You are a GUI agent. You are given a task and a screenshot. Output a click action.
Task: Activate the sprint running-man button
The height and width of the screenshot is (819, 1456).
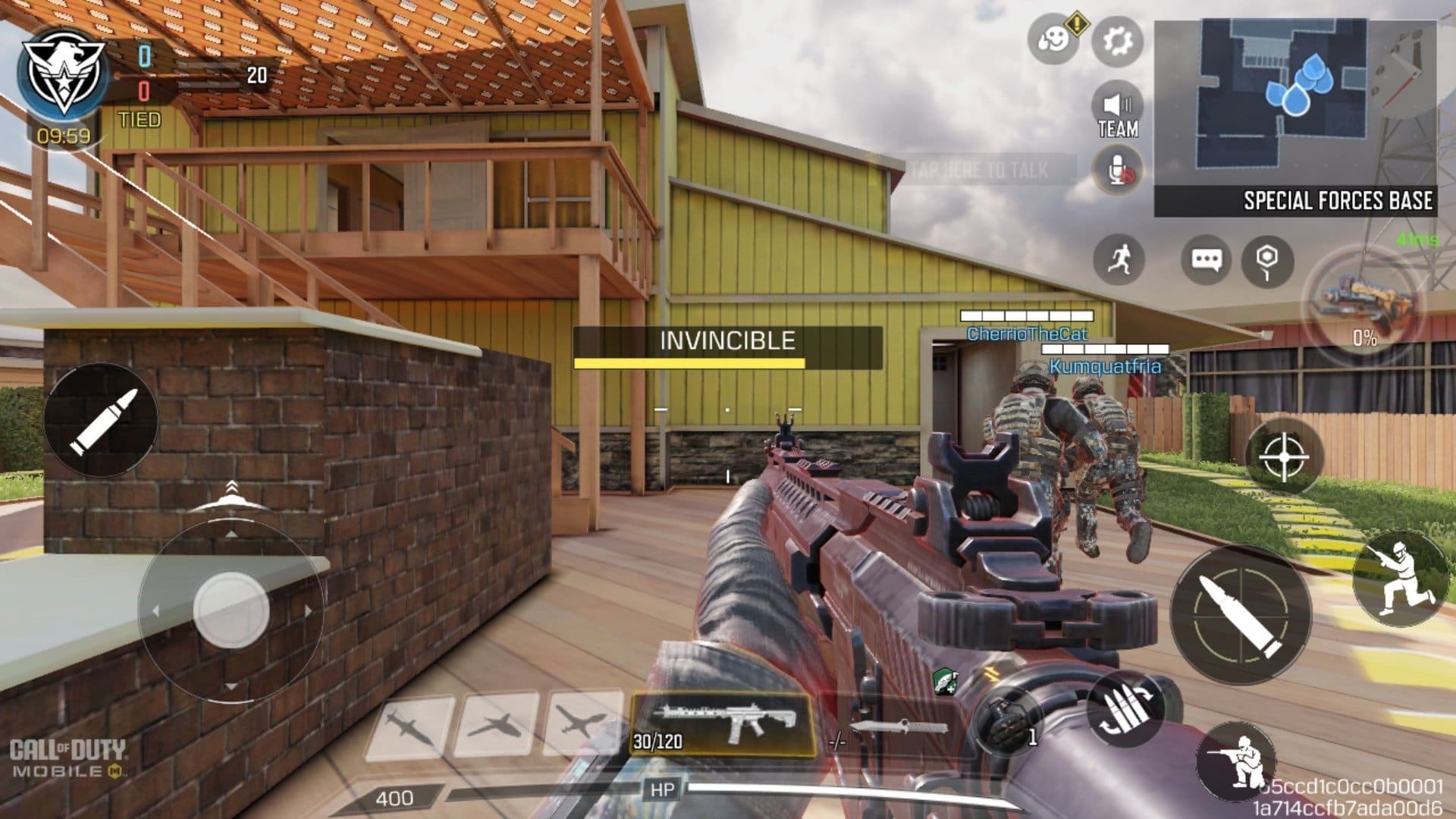pyautogui.click(x=1119, y=260)
